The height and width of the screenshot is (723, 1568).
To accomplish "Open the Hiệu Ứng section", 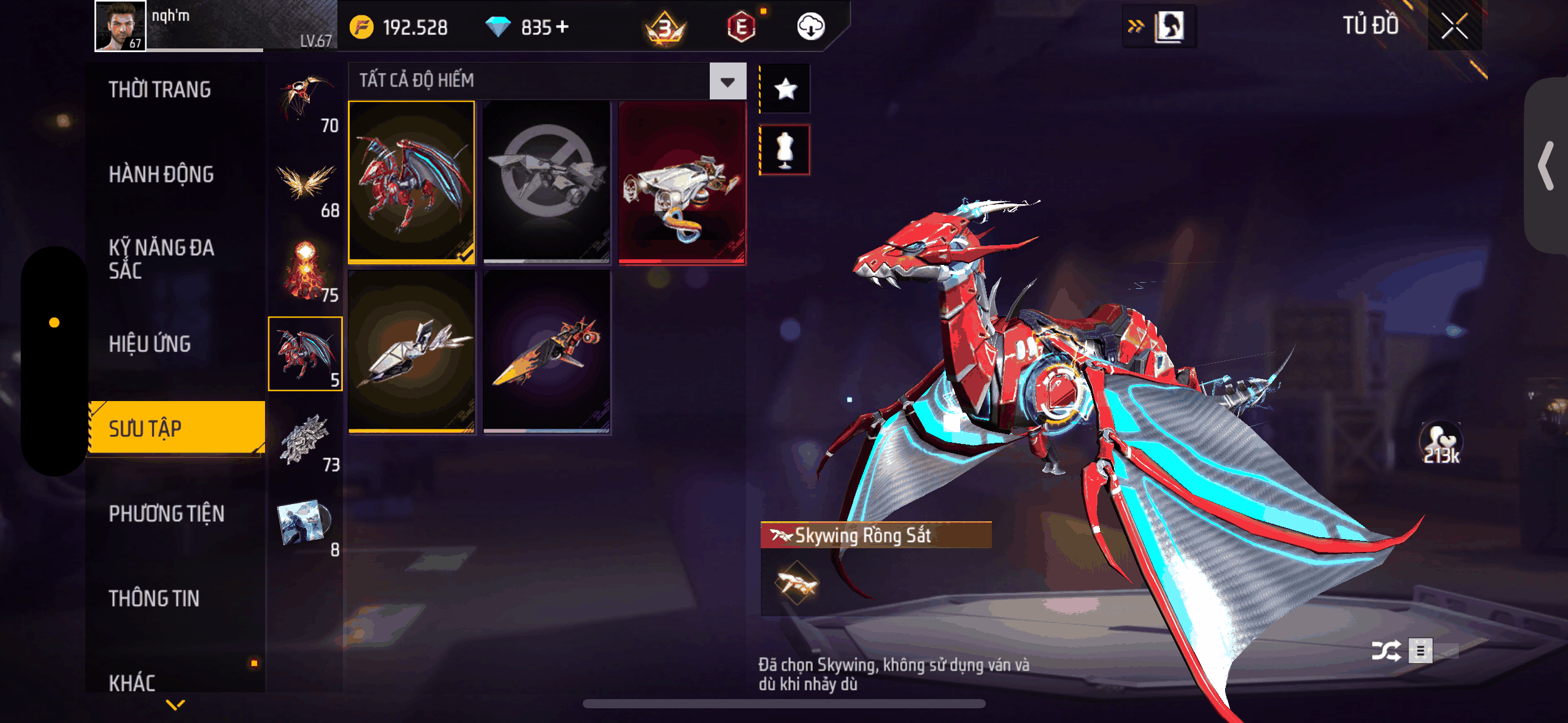I will pyautogui.click(x=150, y=344).
